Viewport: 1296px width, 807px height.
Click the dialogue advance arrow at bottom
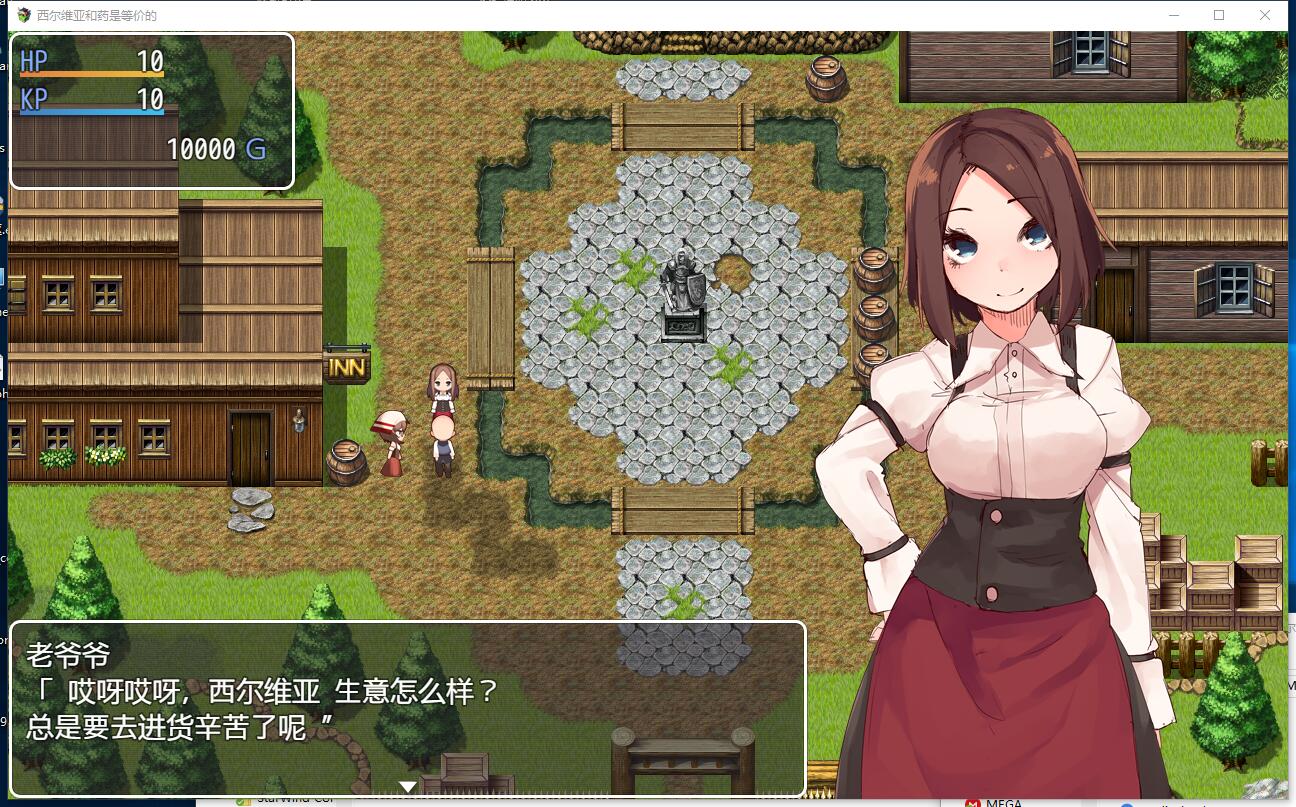[x=408, y=786]
